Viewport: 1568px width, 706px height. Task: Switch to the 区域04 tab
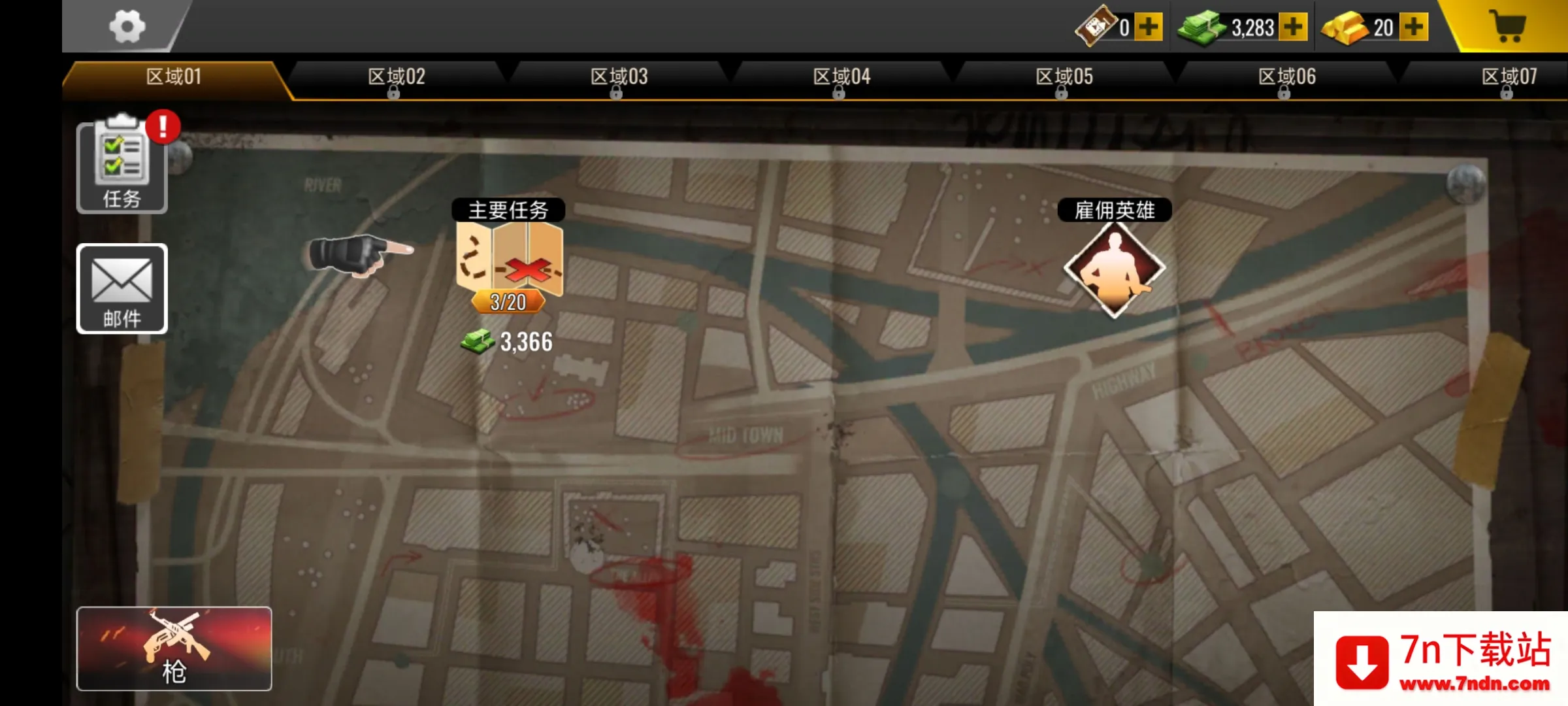841,77
